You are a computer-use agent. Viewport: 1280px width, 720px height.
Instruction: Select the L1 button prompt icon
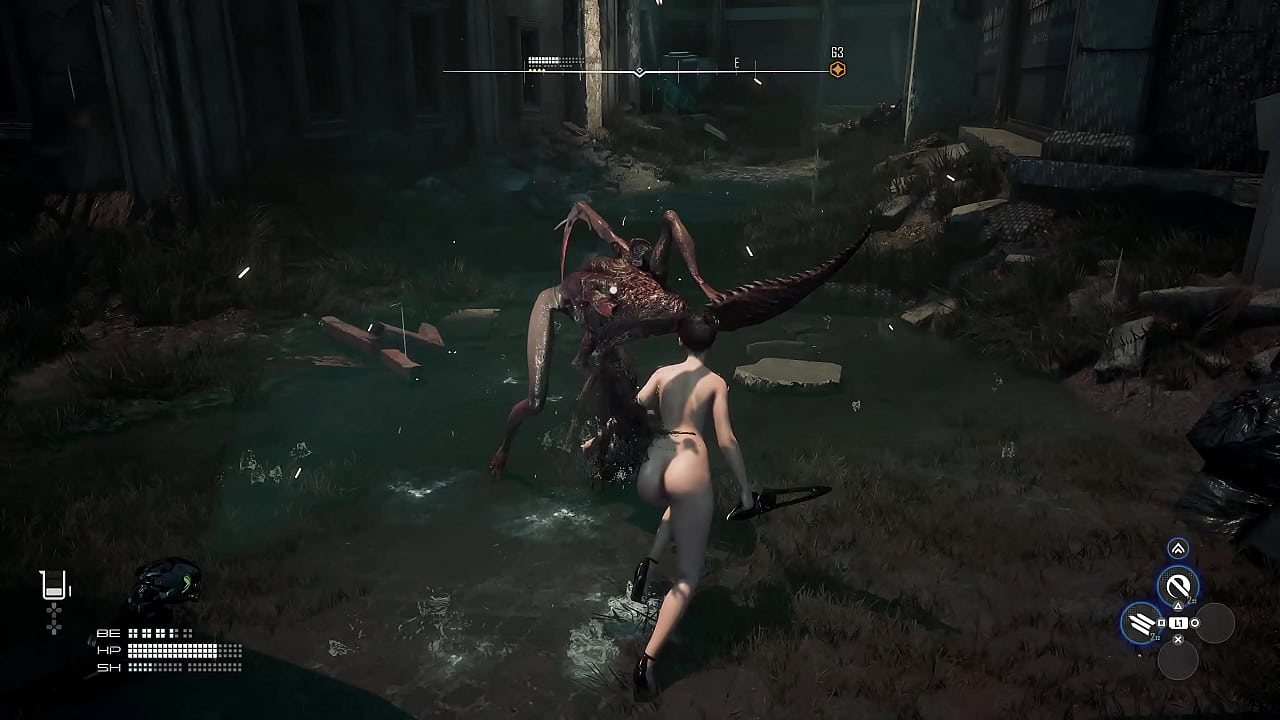[x=1179, y=623]
